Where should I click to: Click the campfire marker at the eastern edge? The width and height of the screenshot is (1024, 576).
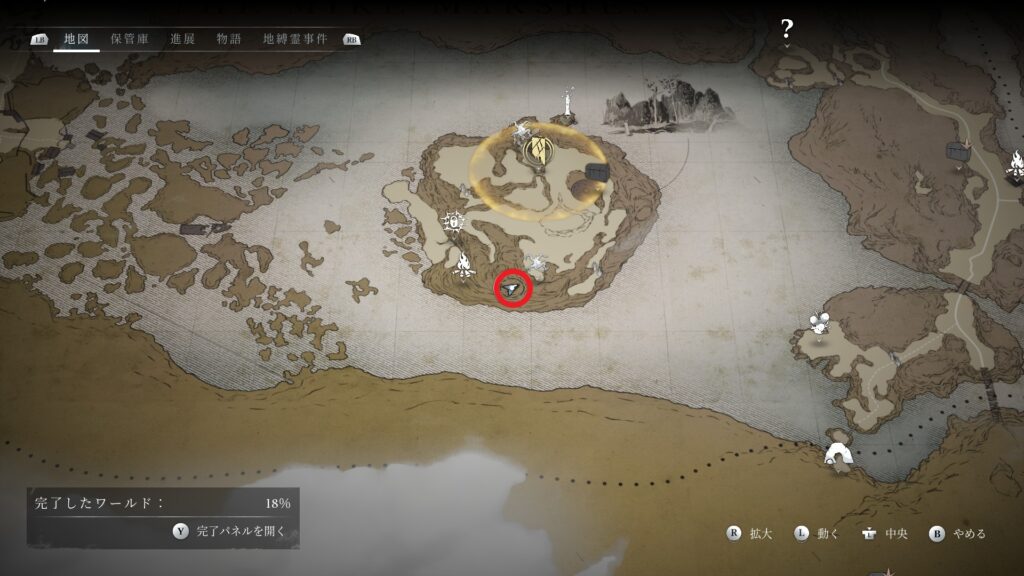pyautogui.click(x=1016, y=164)
